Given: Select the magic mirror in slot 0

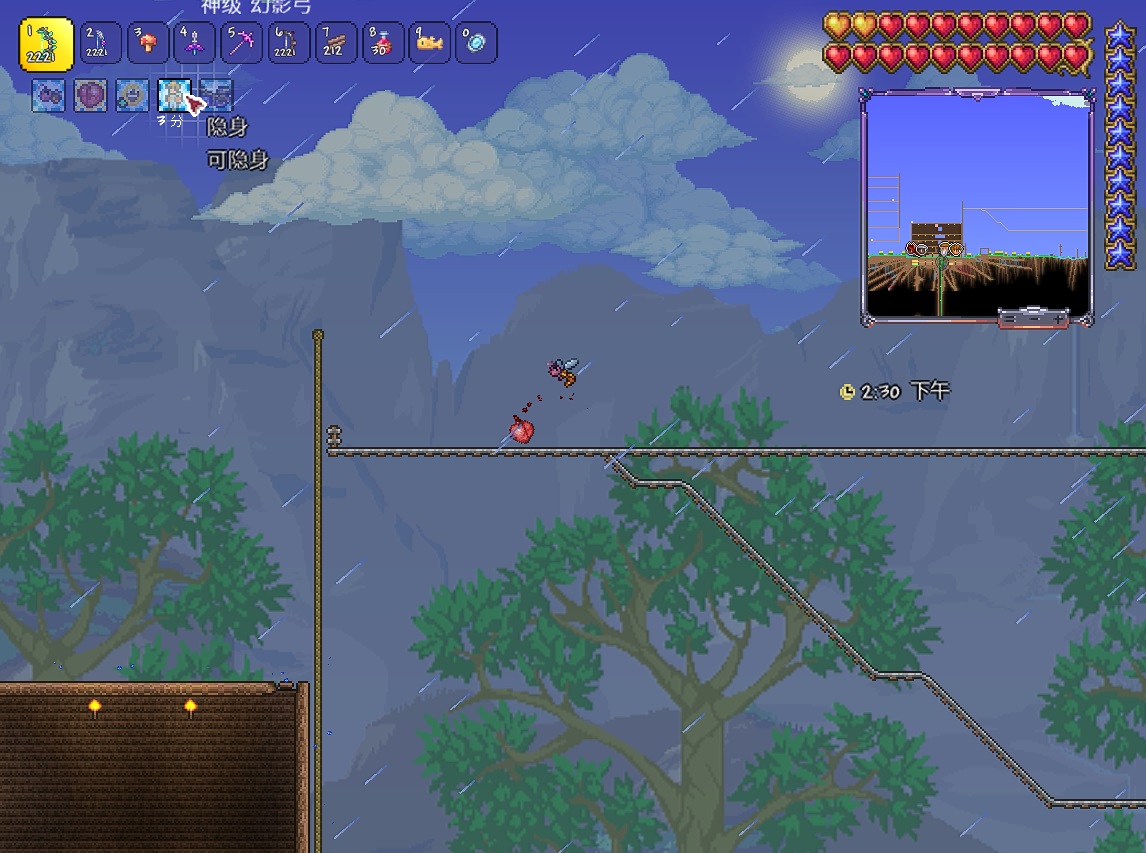Looking at the screenshot, I should [477, 43].
